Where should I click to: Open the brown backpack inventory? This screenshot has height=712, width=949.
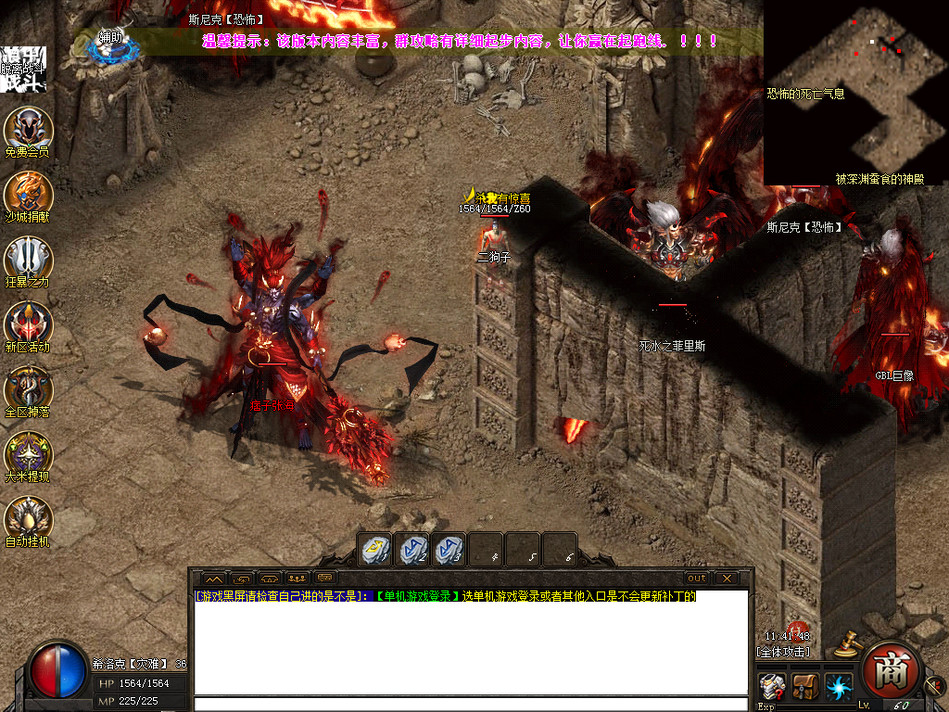pyautogui.click(x=804, y=685)
